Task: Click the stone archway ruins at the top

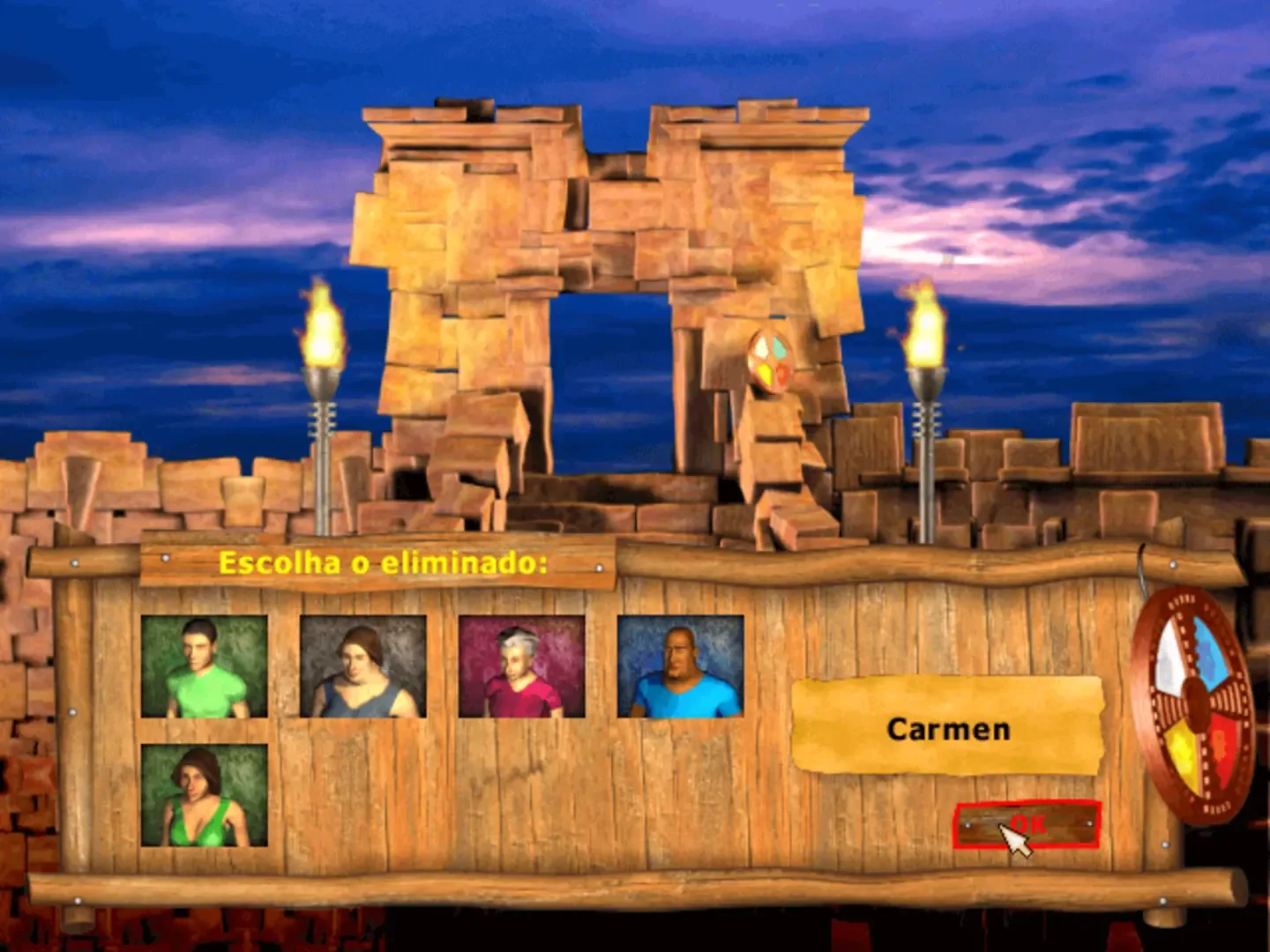Action: (609, 220)
